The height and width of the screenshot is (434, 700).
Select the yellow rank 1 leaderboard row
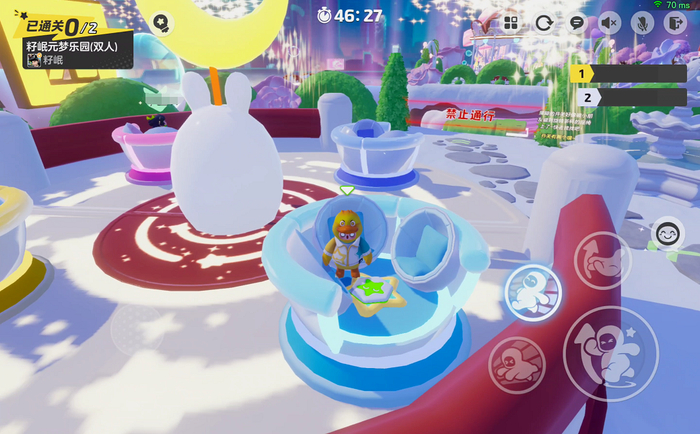tap(628, 73)
